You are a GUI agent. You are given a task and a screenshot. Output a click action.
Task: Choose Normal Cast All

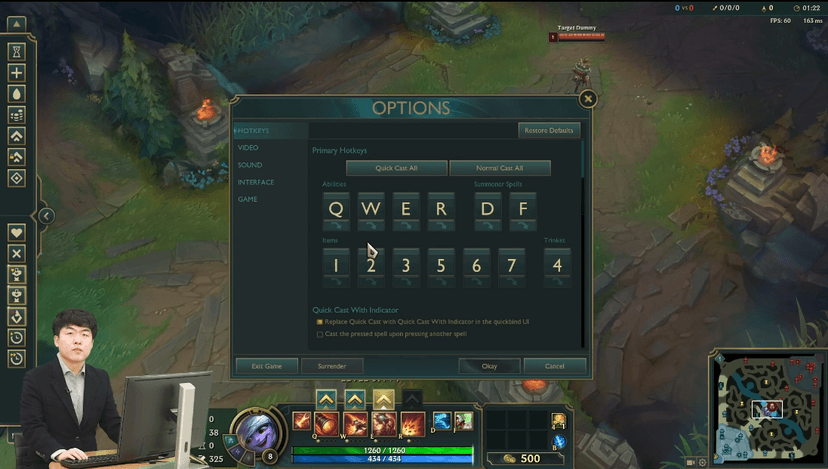point(500,168)
